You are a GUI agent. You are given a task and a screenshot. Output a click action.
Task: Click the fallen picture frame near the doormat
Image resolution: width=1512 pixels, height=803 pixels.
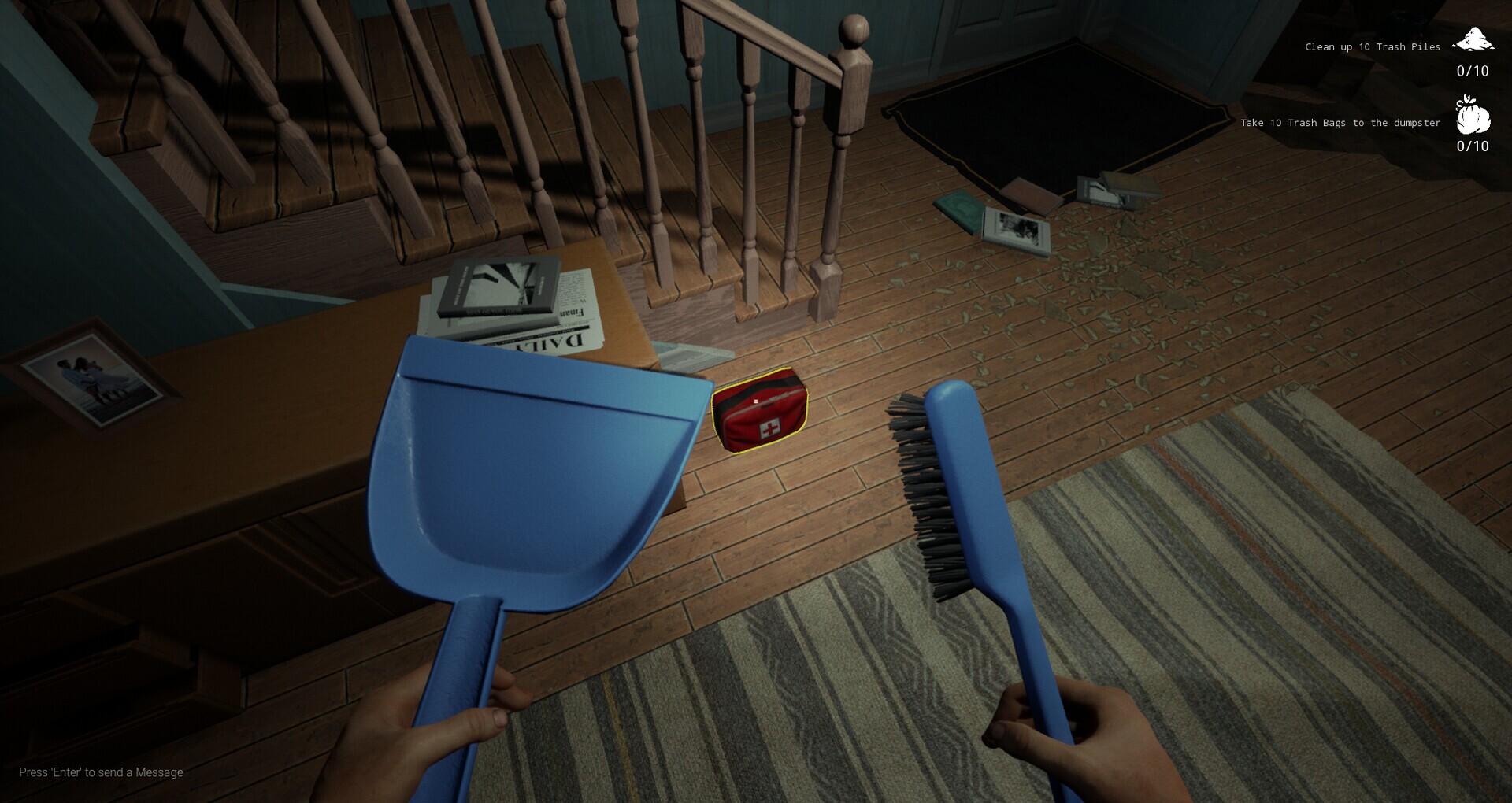point(1016,228)
